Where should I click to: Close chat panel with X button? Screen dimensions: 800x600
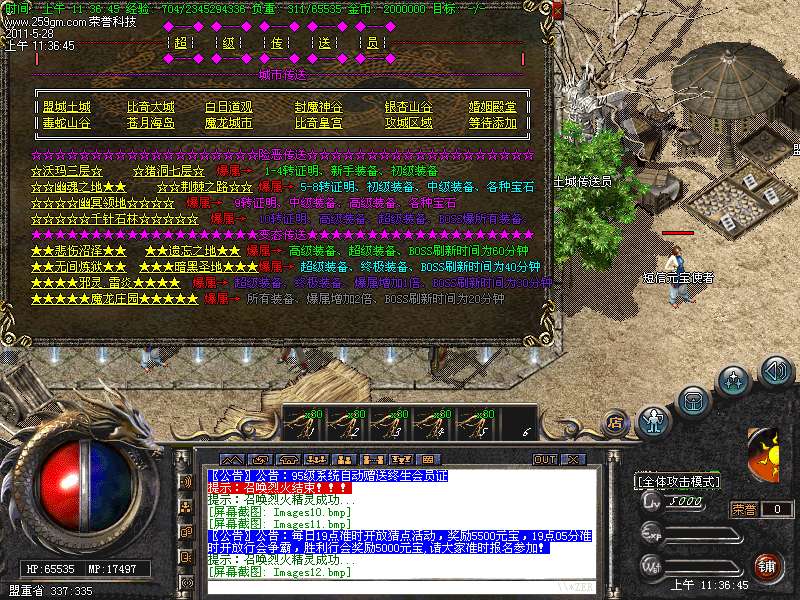[x=573, y=460]
